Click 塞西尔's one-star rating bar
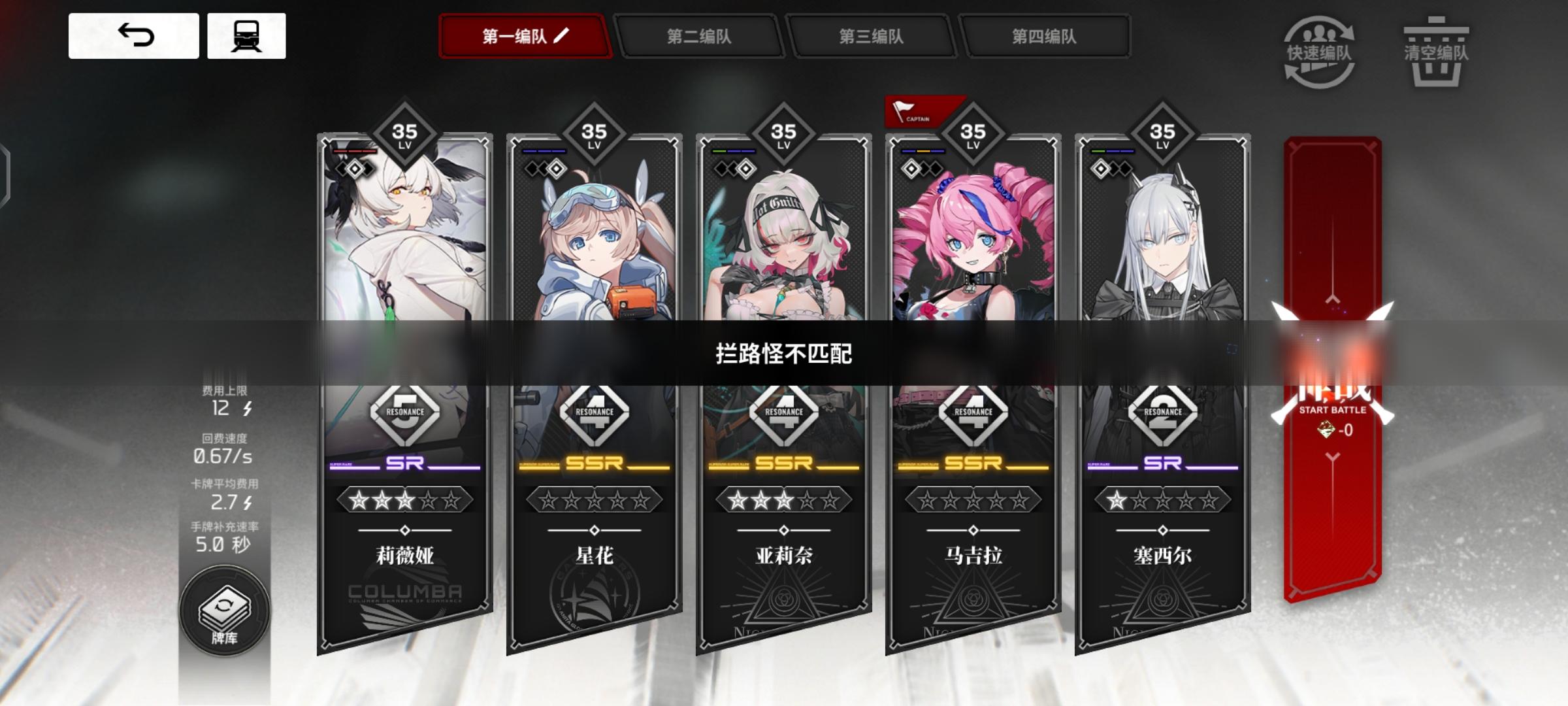This screenshot has height=706, width=1568. tap(1162, 500)
